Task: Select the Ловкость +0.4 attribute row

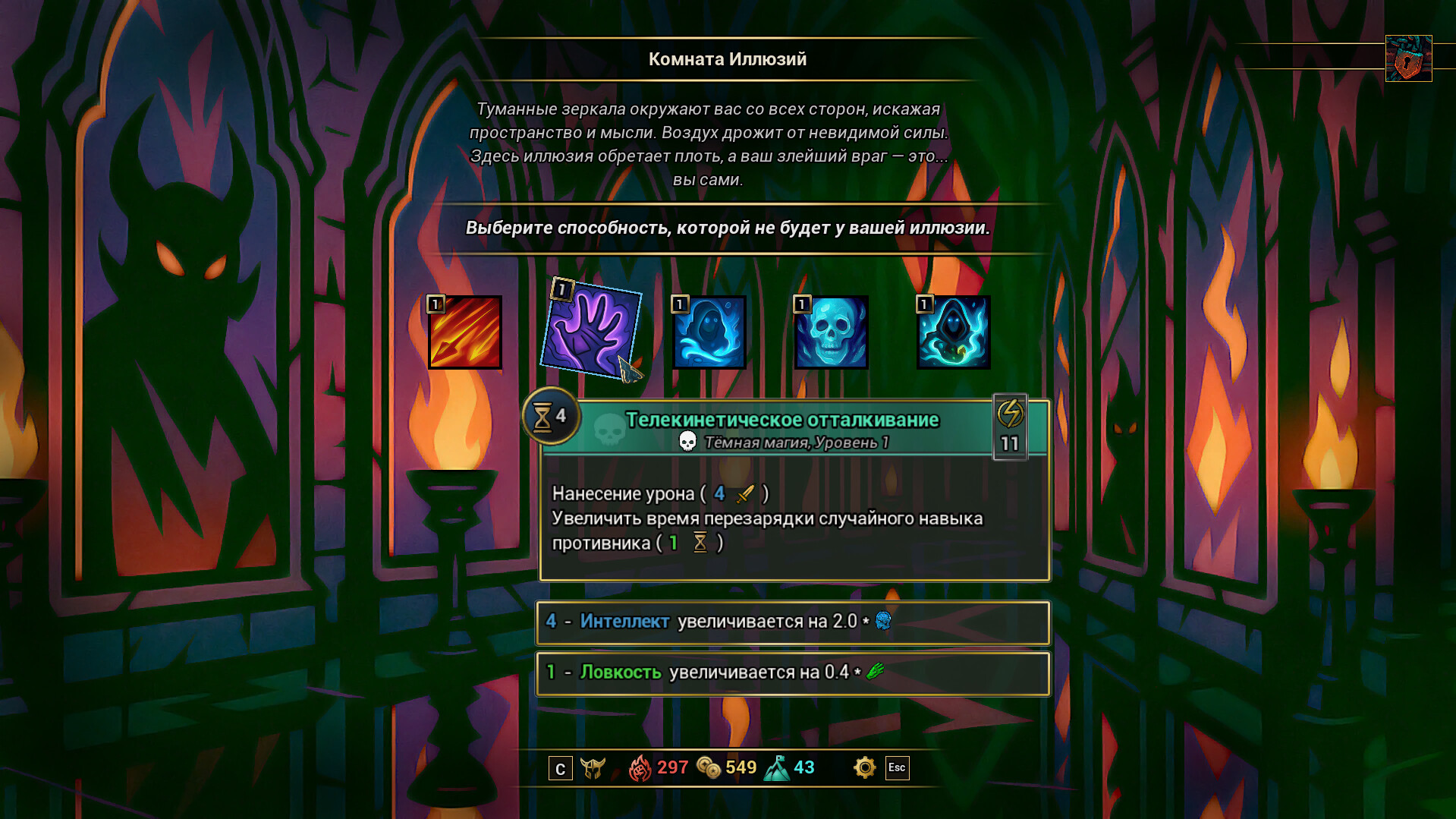Action: (x=792, y=673)
